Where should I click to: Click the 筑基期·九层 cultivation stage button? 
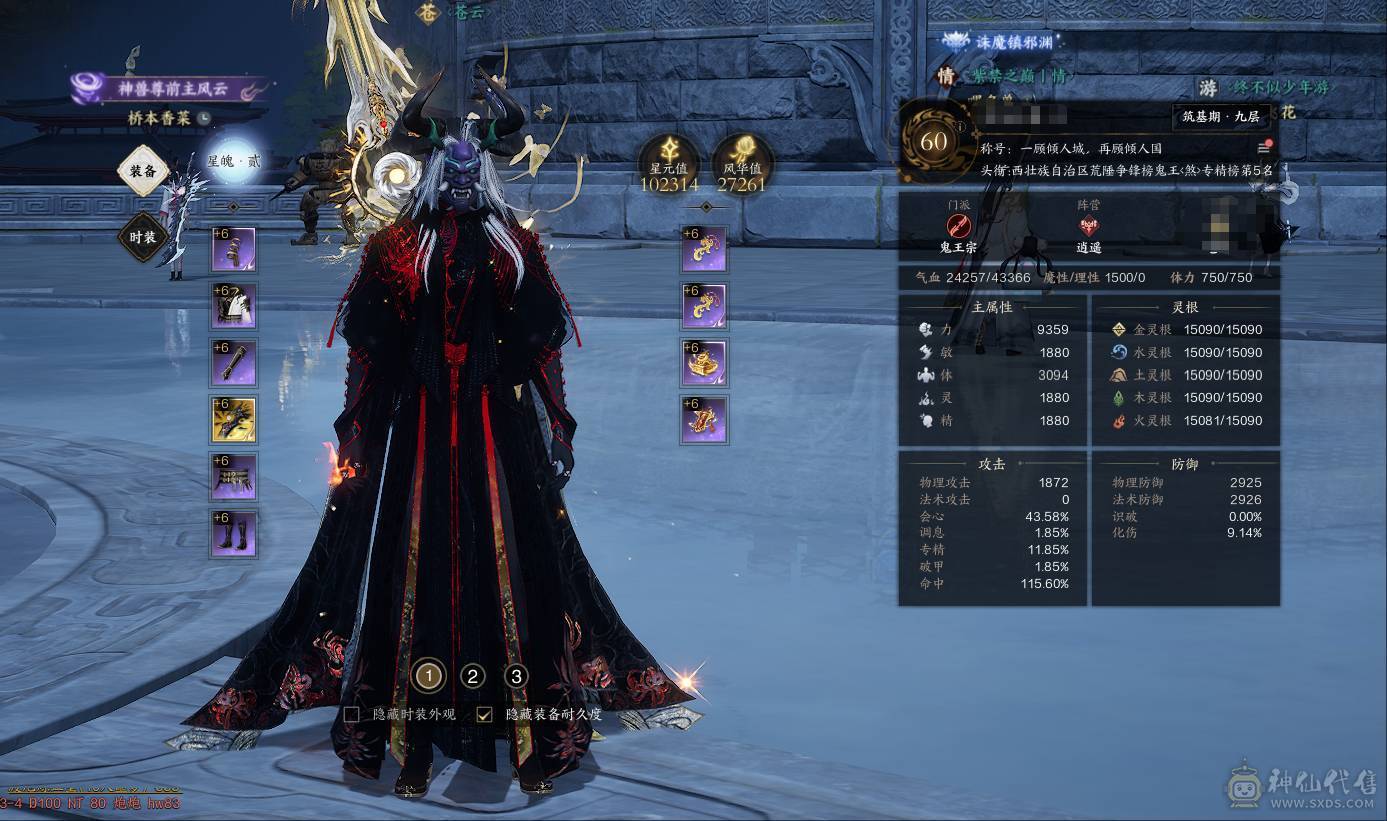tap(1220, 116)
